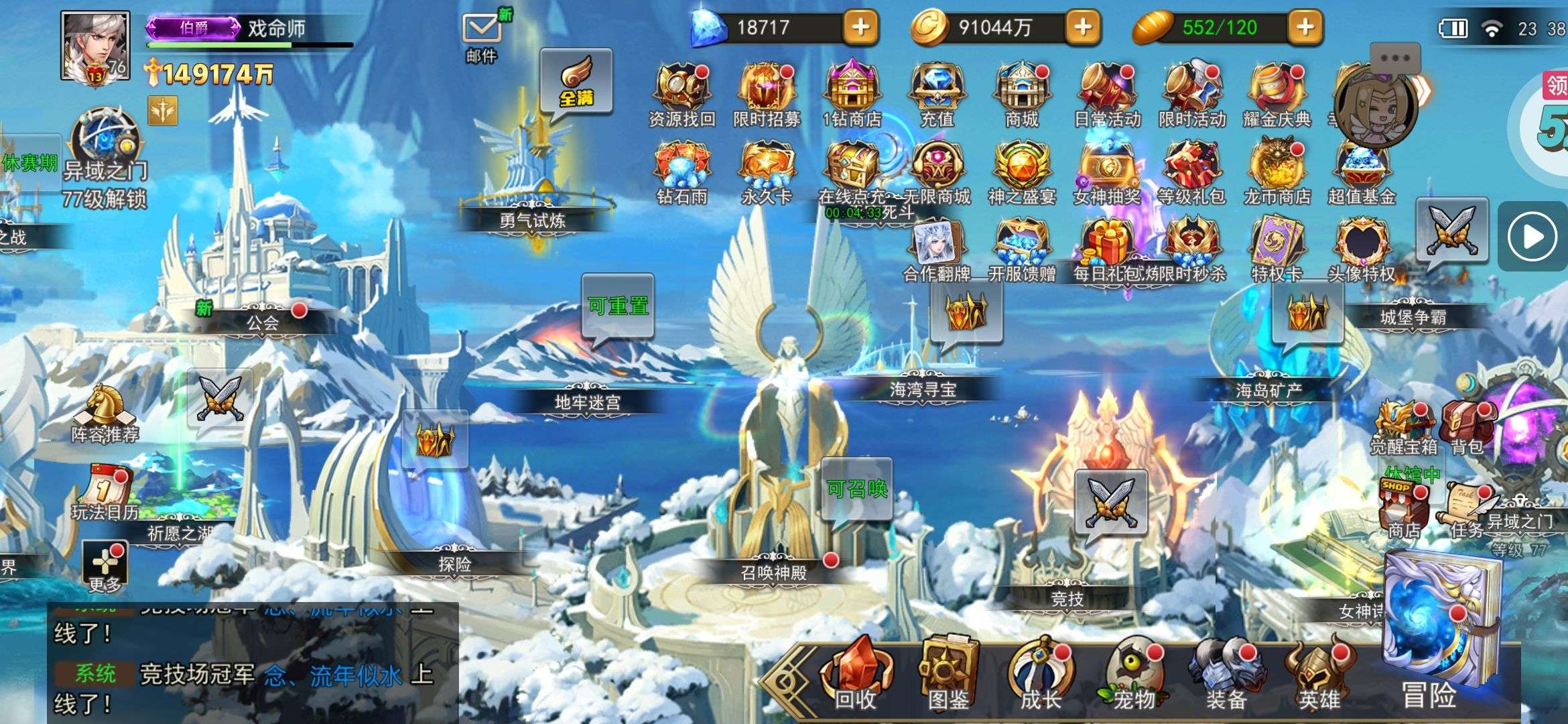Tap the plus button beside gold coins
The width and height of the screenshot is (1568, 724).
1082,27
